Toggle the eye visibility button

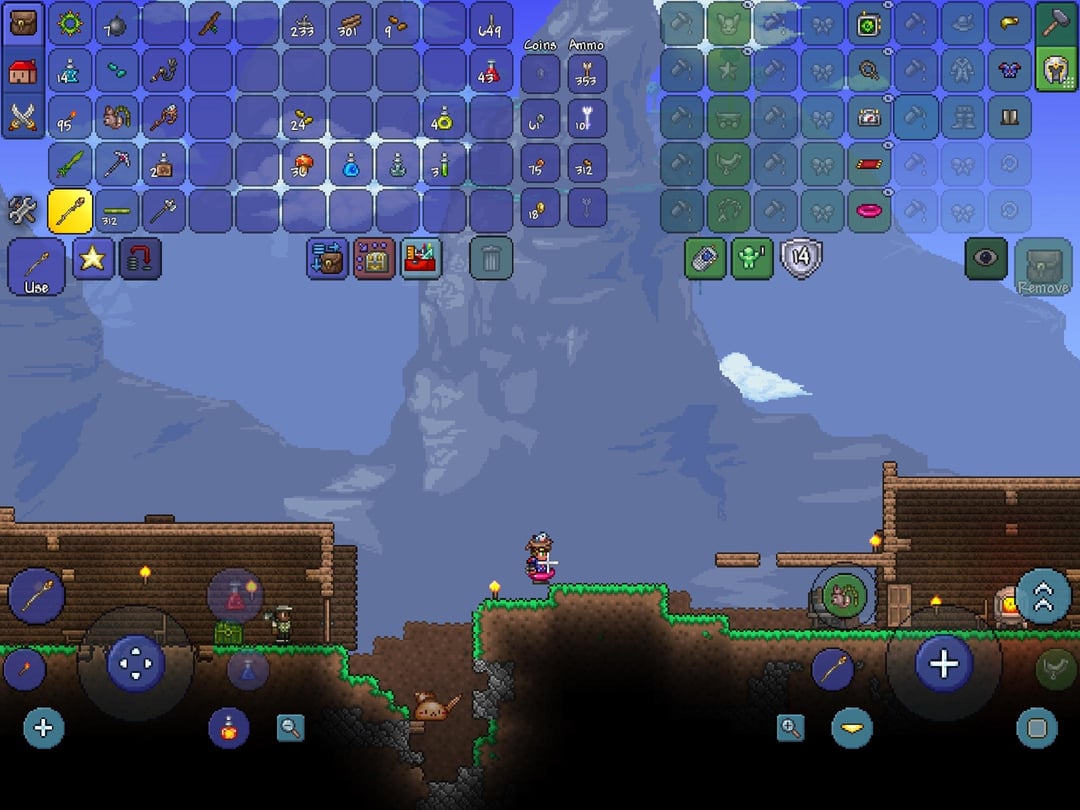click(986, 258)
